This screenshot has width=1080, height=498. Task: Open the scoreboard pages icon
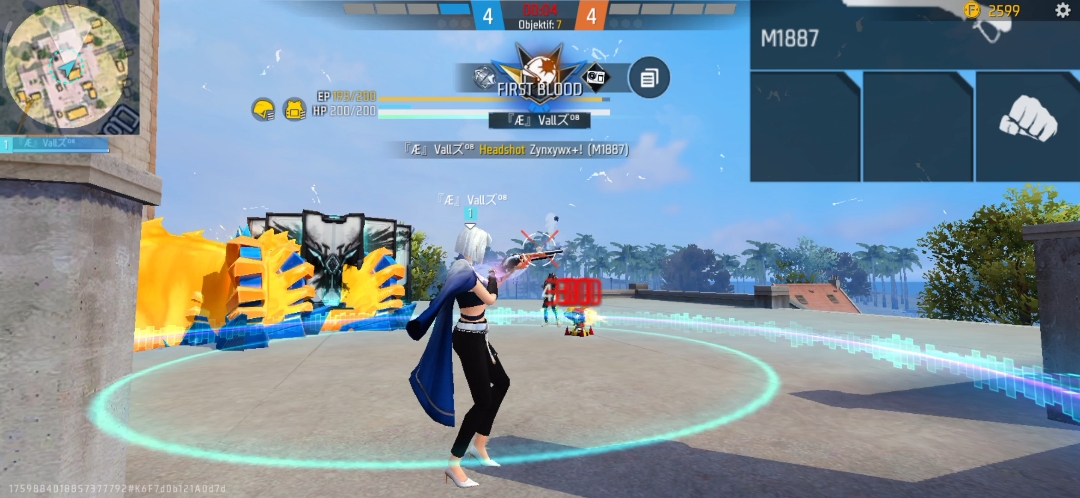point(649,77)
